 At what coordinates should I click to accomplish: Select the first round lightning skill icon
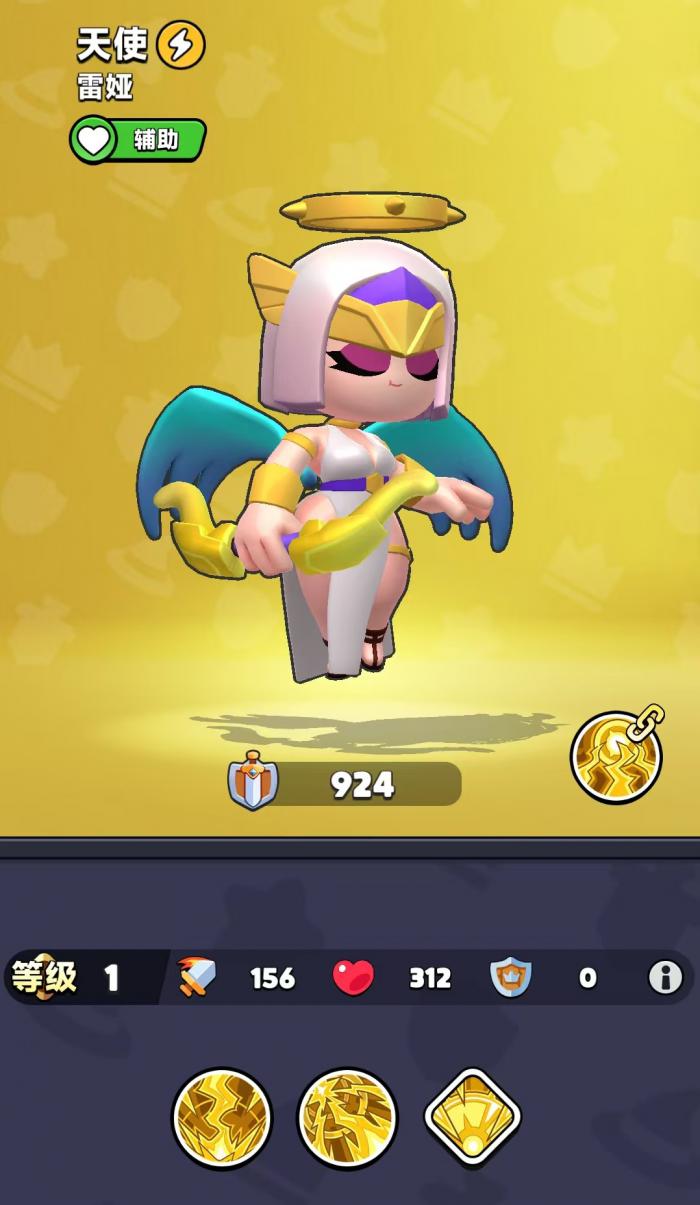point(221,1117)
